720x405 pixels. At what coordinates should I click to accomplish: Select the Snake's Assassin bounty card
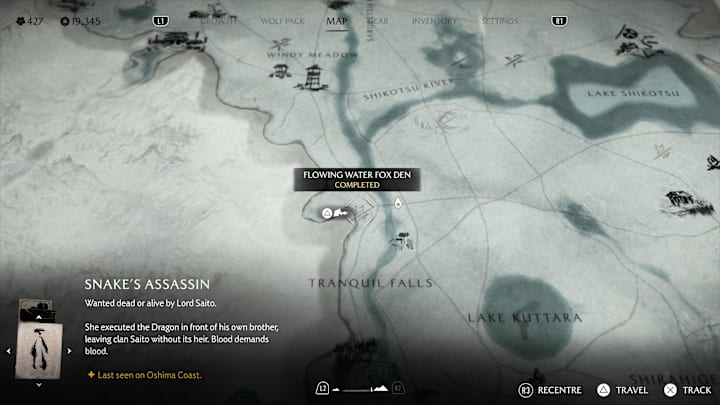pyautogui.click(x=38, y=350)
